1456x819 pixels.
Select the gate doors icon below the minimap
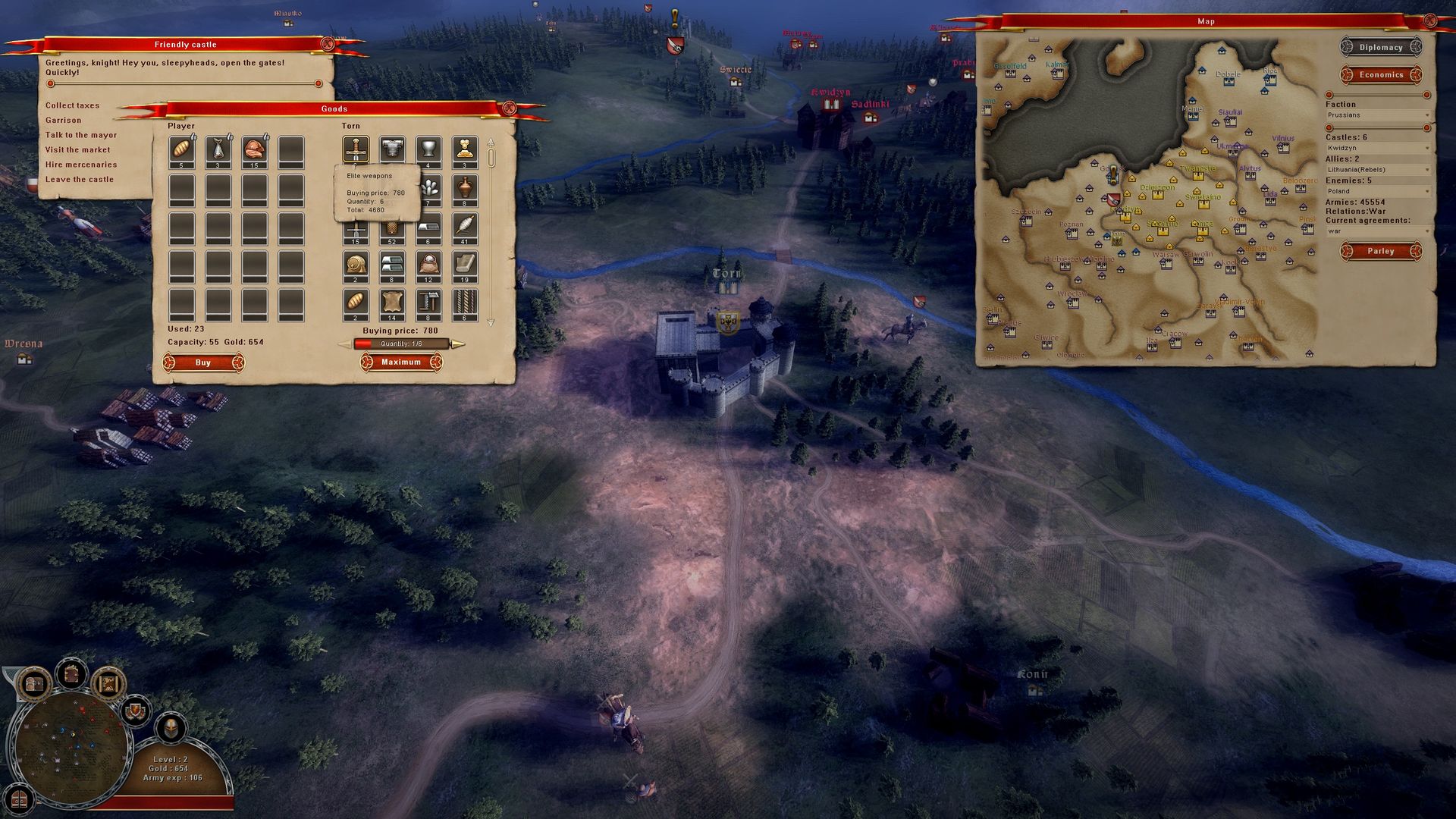(x=18, y=800)
